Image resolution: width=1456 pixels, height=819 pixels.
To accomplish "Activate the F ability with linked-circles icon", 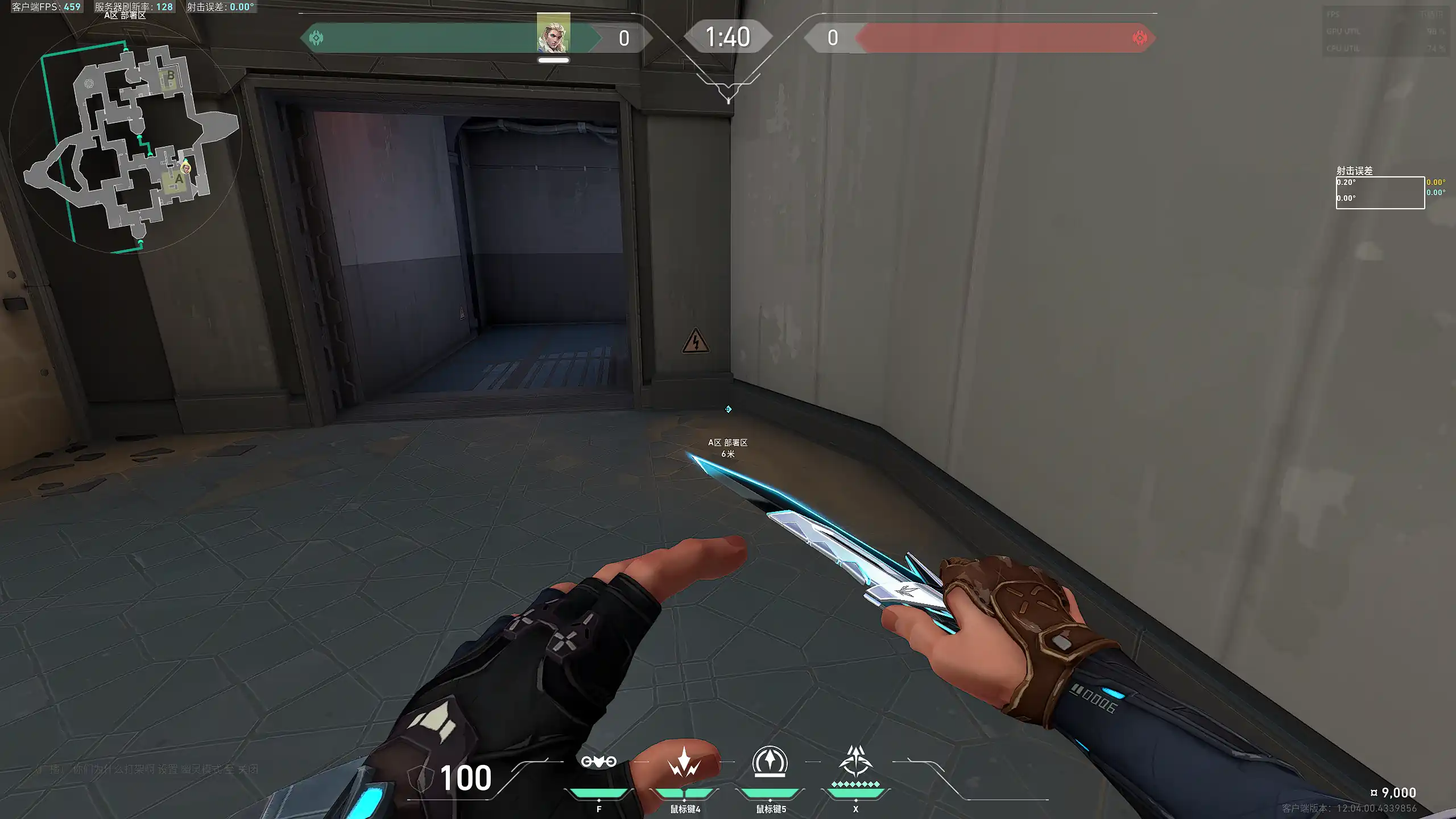I will click(x=598, y=762).
